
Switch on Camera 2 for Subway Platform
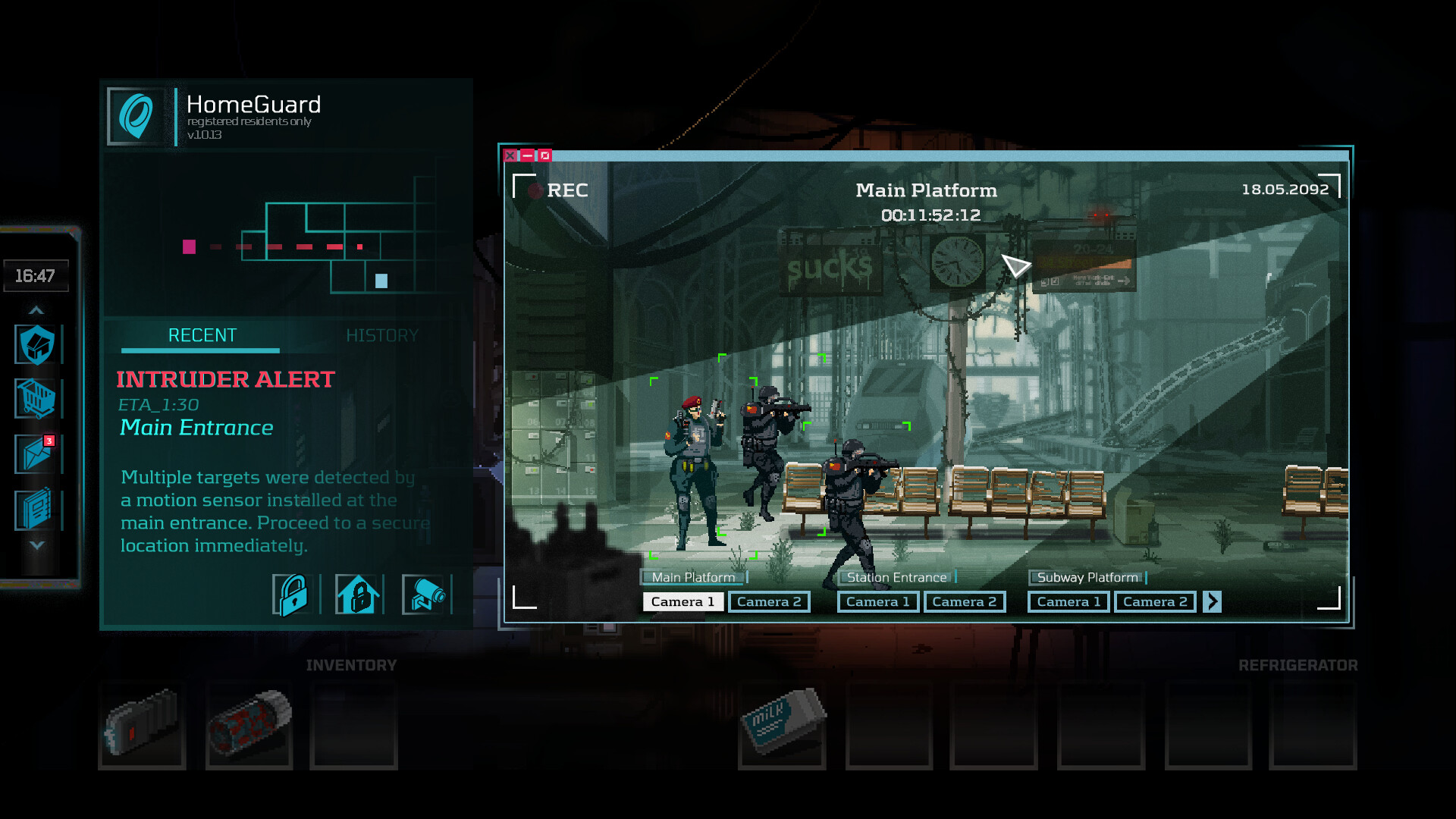(x=1155, y=601)
